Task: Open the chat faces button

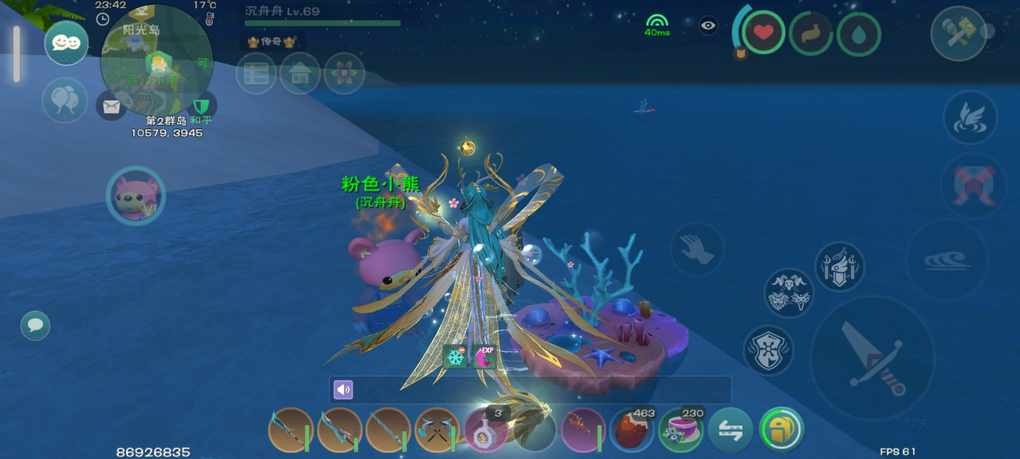Action: pos(66,43)
